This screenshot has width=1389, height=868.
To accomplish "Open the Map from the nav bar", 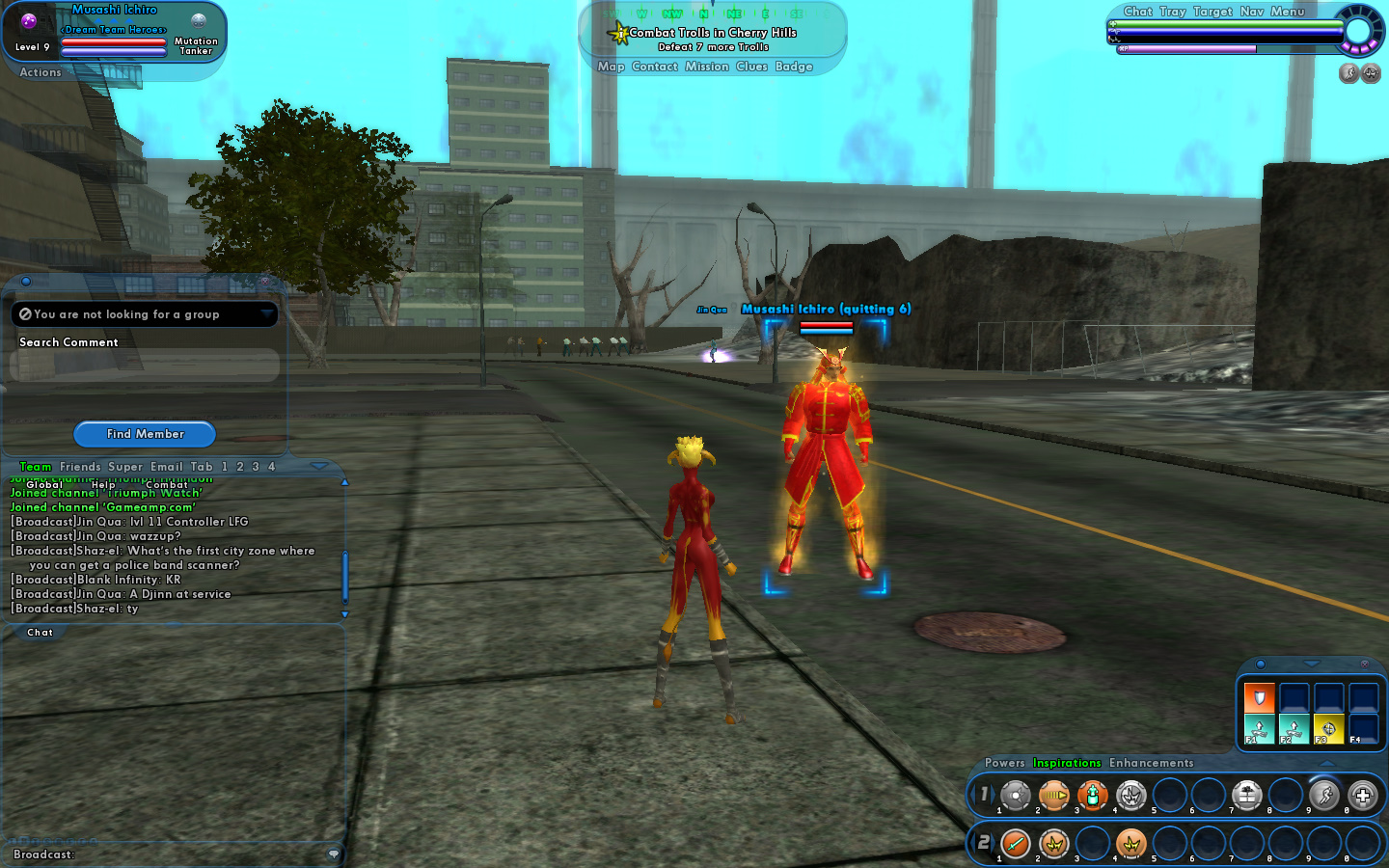I will coord(611,67).
